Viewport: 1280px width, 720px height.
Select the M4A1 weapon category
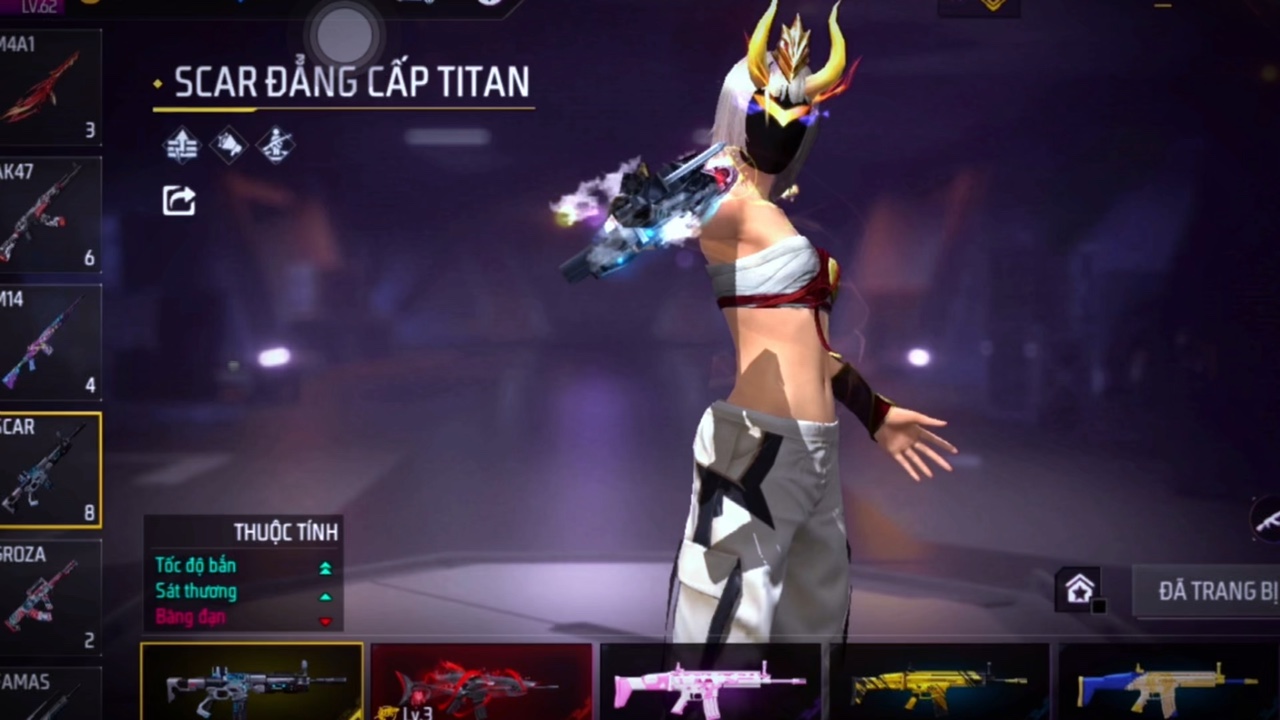[x=49, y=88]
